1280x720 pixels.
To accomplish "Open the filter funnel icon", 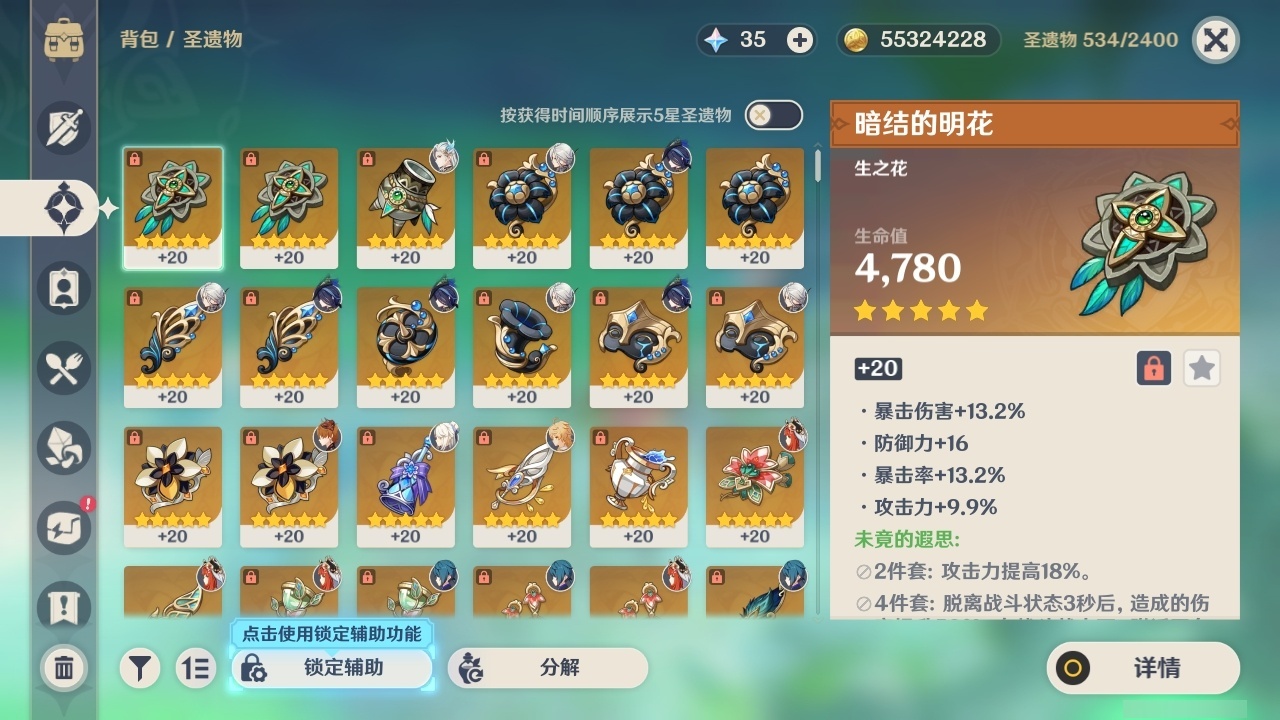I will [140, 667].
